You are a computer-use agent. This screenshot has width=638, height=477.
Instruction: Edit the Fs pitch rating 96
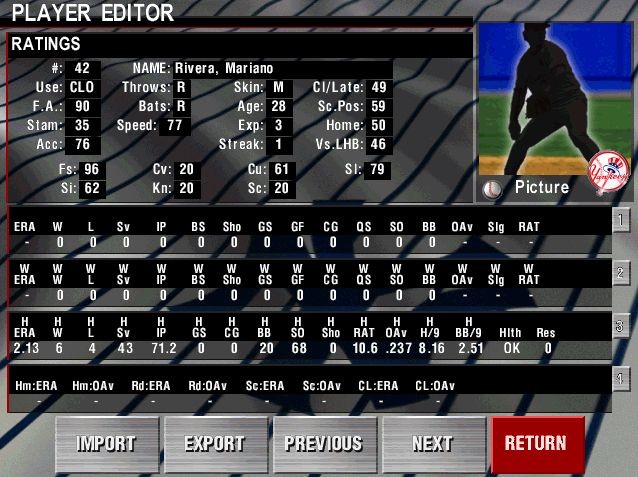pos(92,169)
